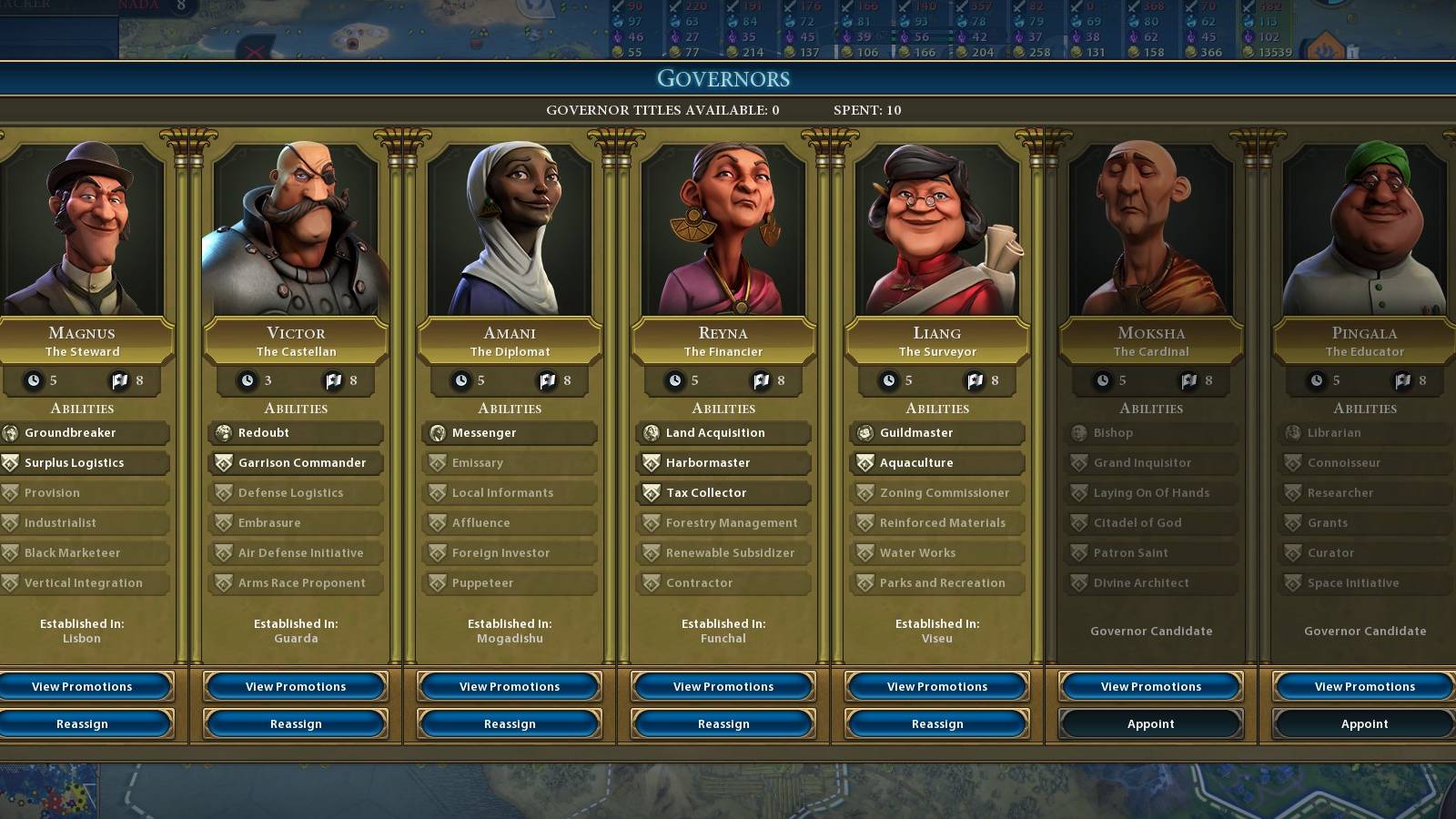Viewport: 1456px width, 819px height.
Task: View Promotions for Liang
Action: pyautogui.click(x=936, y=686)
